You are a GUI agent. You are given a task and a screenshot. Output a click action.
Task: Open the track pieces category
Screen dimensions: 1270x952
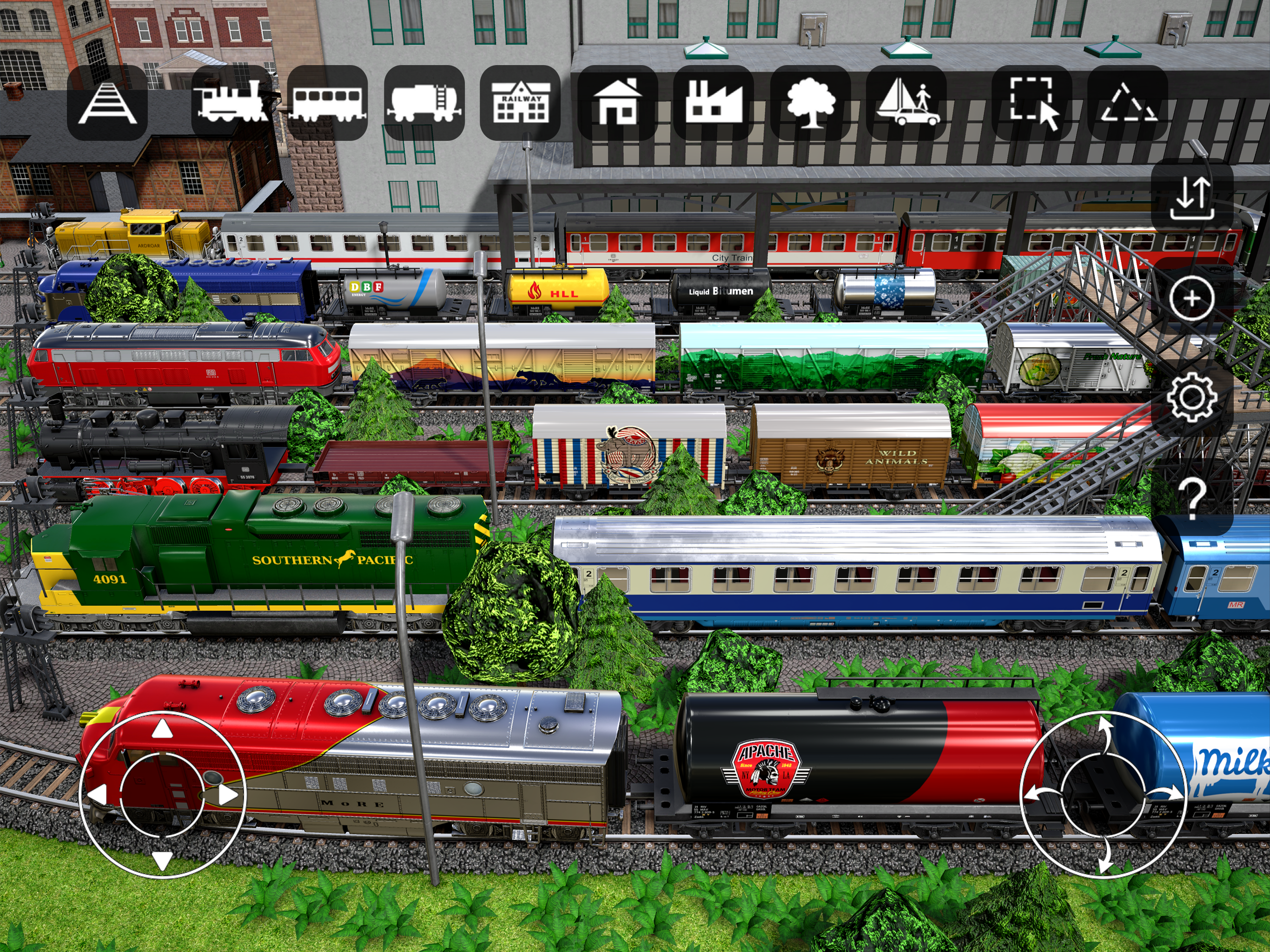coord(107,103)
